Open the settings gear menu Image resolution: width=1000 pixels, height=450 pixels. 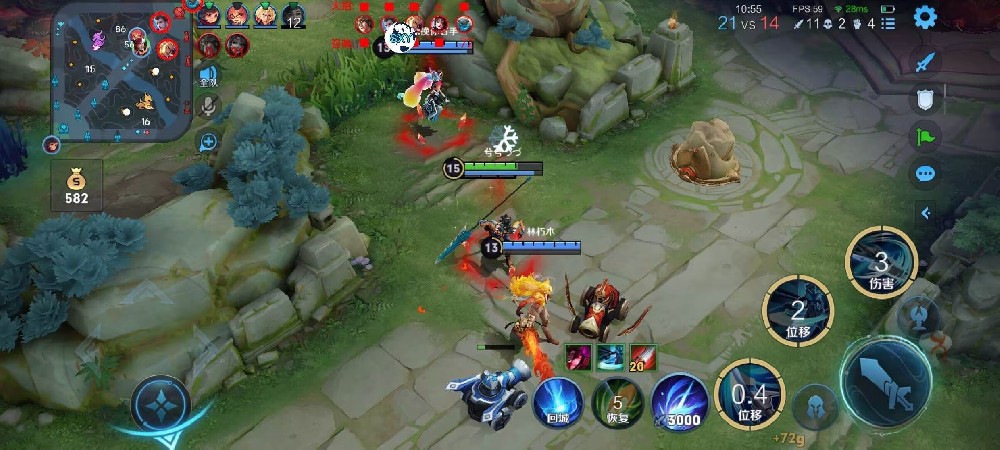(x=925, y=17)
